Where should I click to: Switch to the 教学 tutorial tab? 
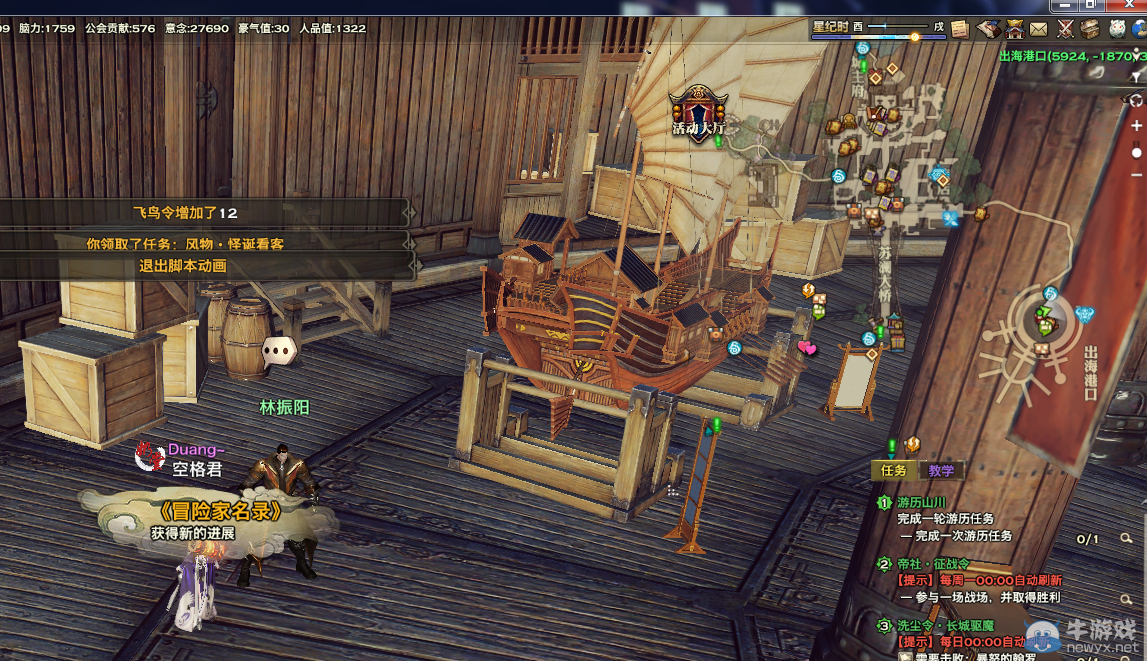coord(941,470)
